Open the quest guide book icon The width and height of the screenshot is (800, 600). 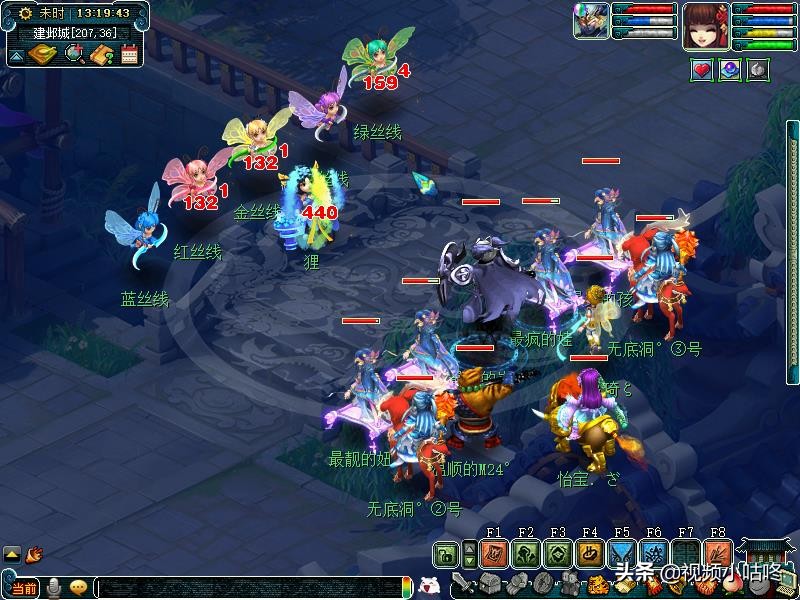(101, 54)
